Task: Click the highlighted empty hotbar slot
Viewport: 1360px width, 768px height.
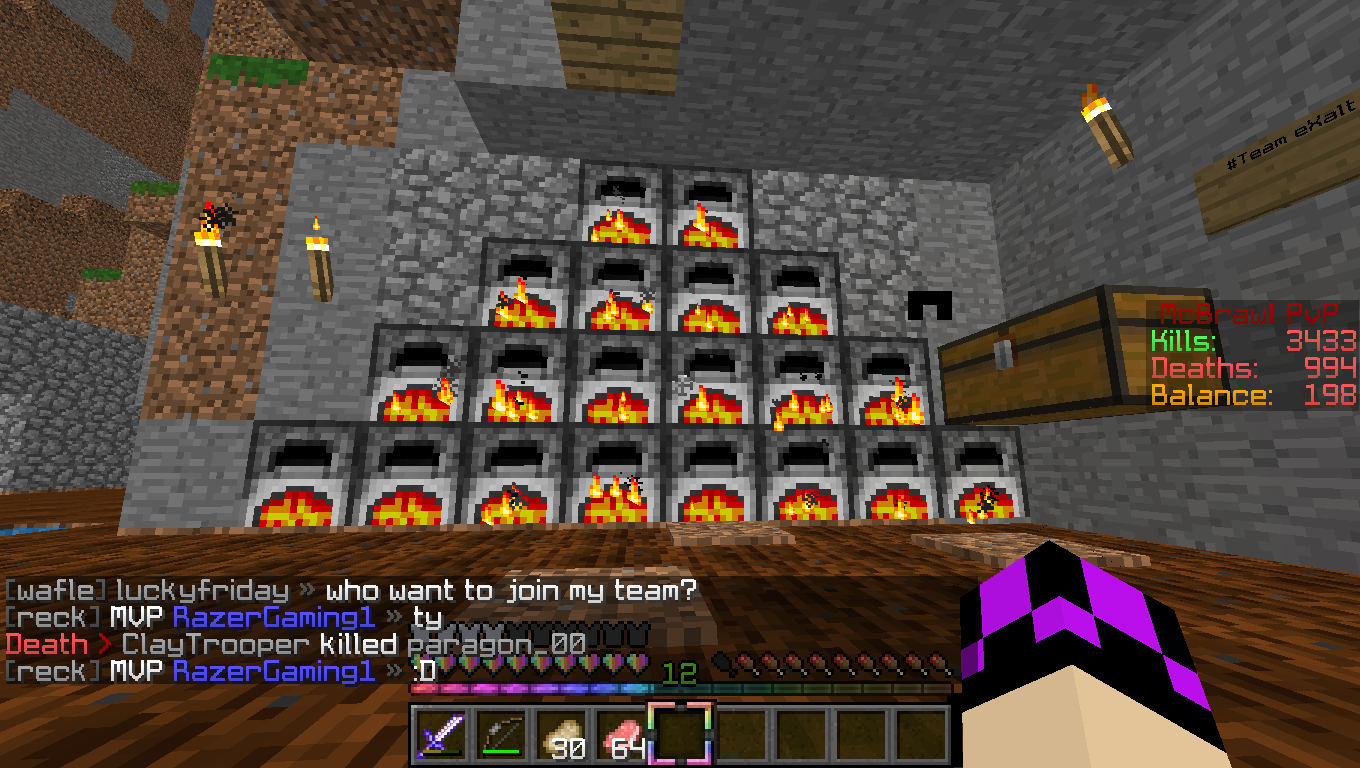Action: [x=680, y=735]
